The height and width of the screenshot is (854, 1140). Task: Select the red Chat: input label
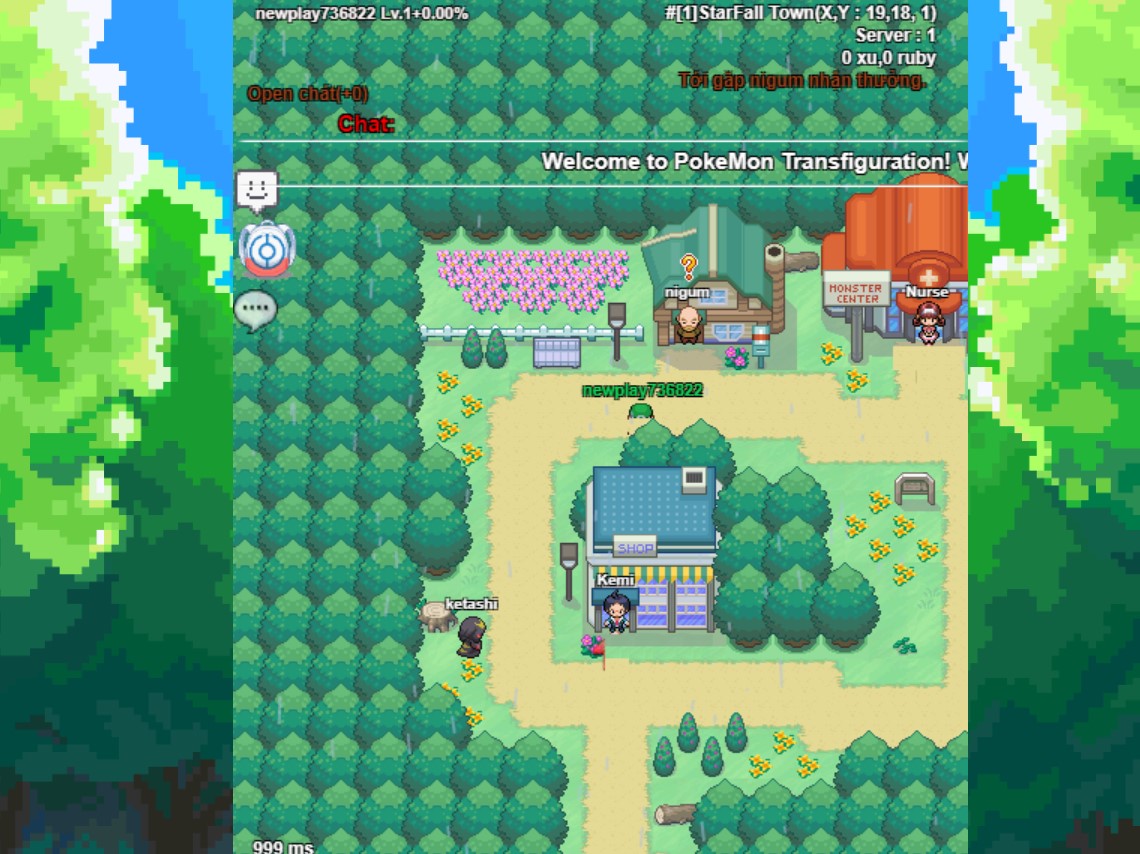click(x=366, y=124)
